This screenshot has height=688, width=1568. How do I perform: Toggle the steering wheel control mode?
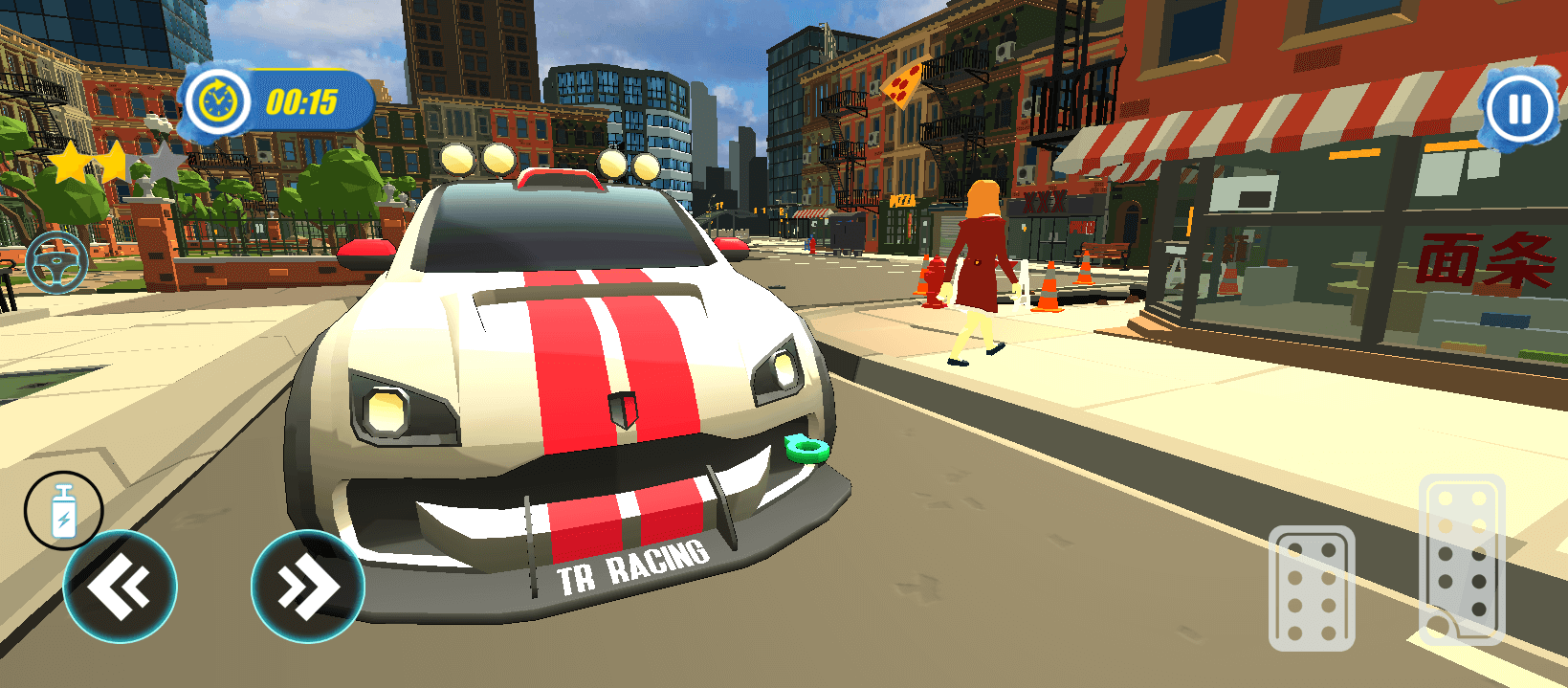pos(56,261)
